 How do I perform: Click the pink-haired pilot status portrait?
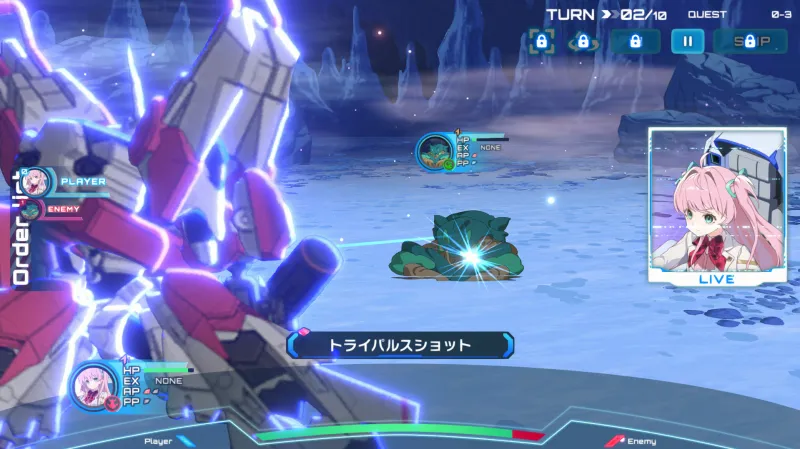pos(94,384)
